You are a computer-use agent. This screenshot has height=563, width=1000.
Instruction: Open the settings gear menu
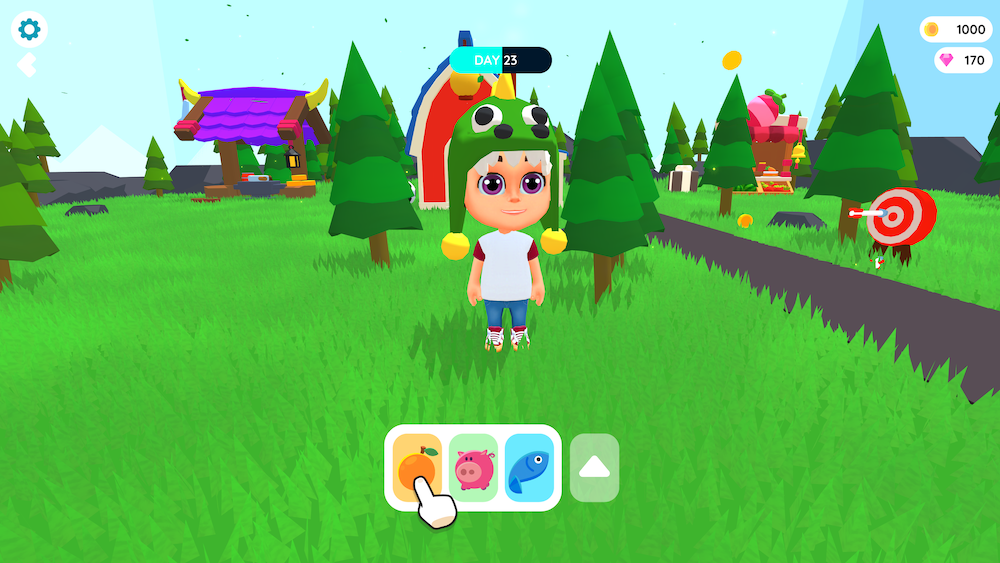(29, 29)
